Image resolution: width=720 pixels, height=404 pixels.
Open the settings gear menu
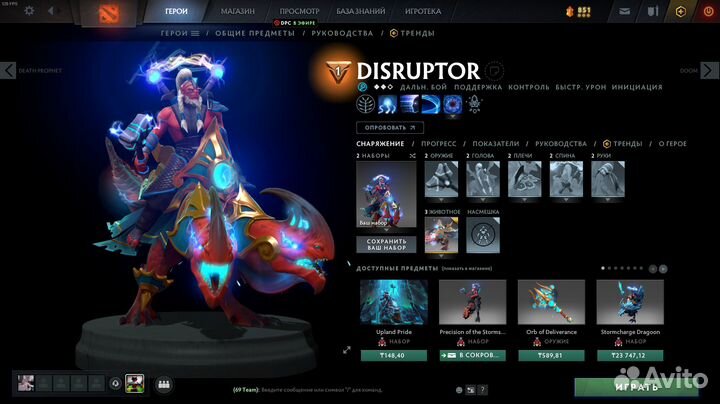28,11
